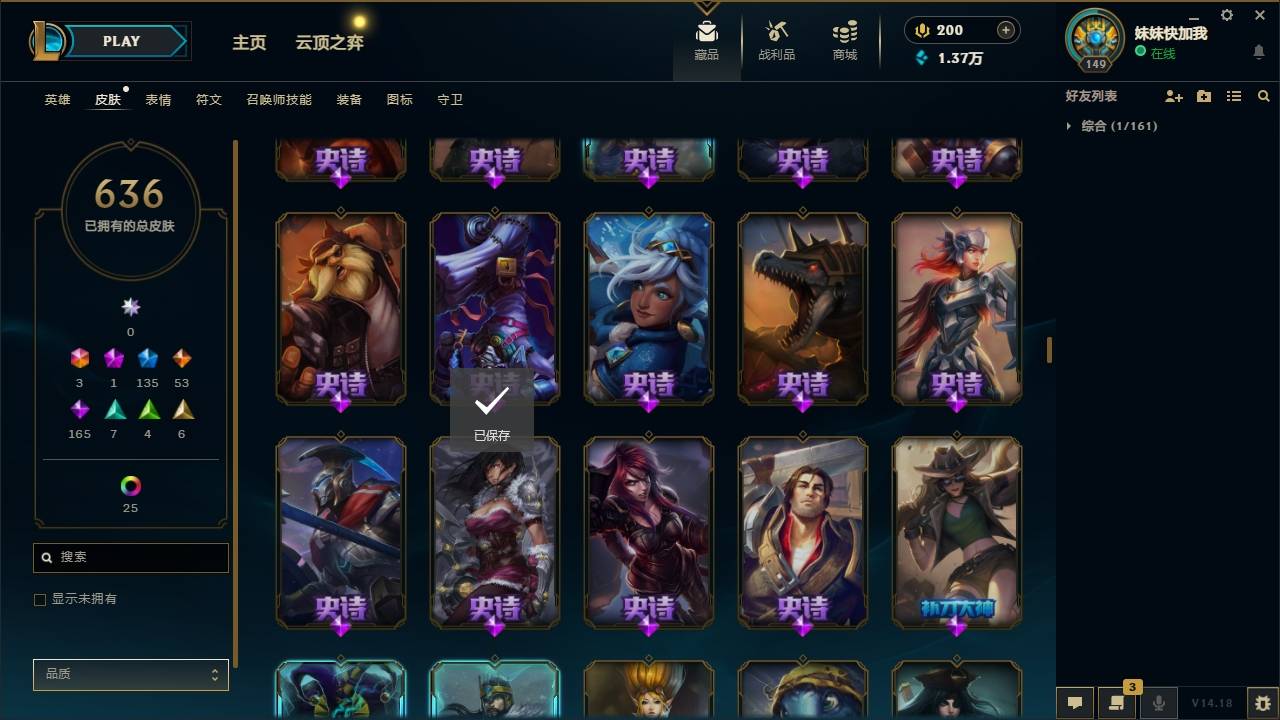The height and width of the screenshot is (720, 1280).
Task: Click the add friend icon
Action: (1175, 96)
